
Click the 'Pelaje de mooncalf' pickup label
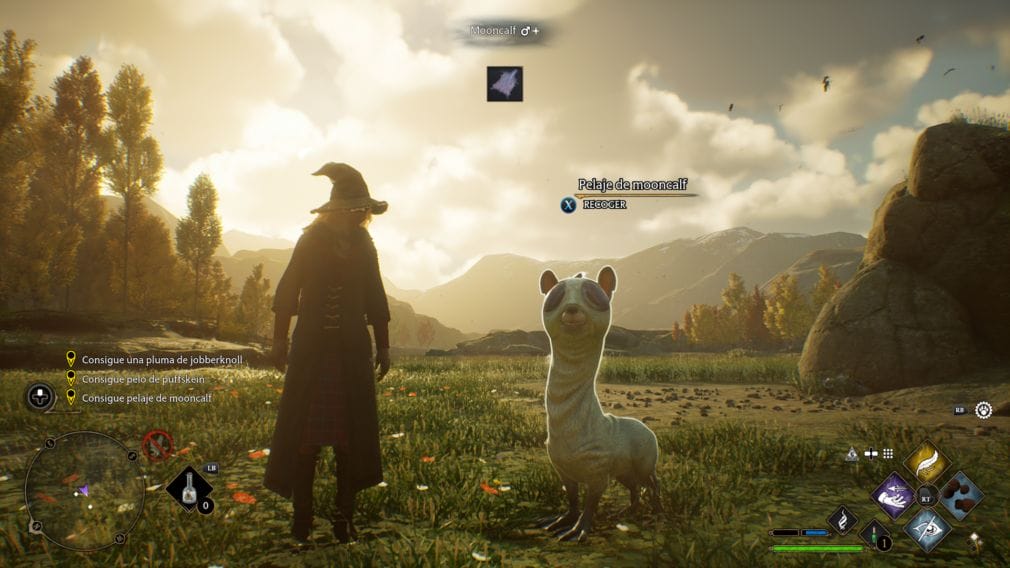click(632, 185)
